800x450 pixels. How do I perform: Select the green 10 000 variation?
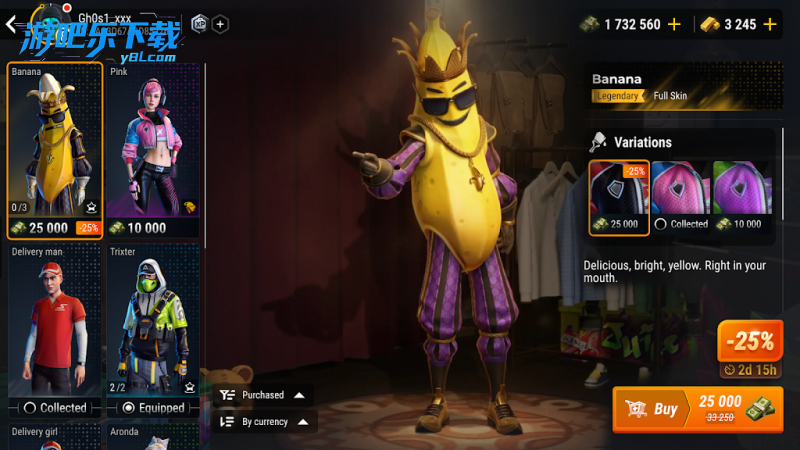point(741,197)
